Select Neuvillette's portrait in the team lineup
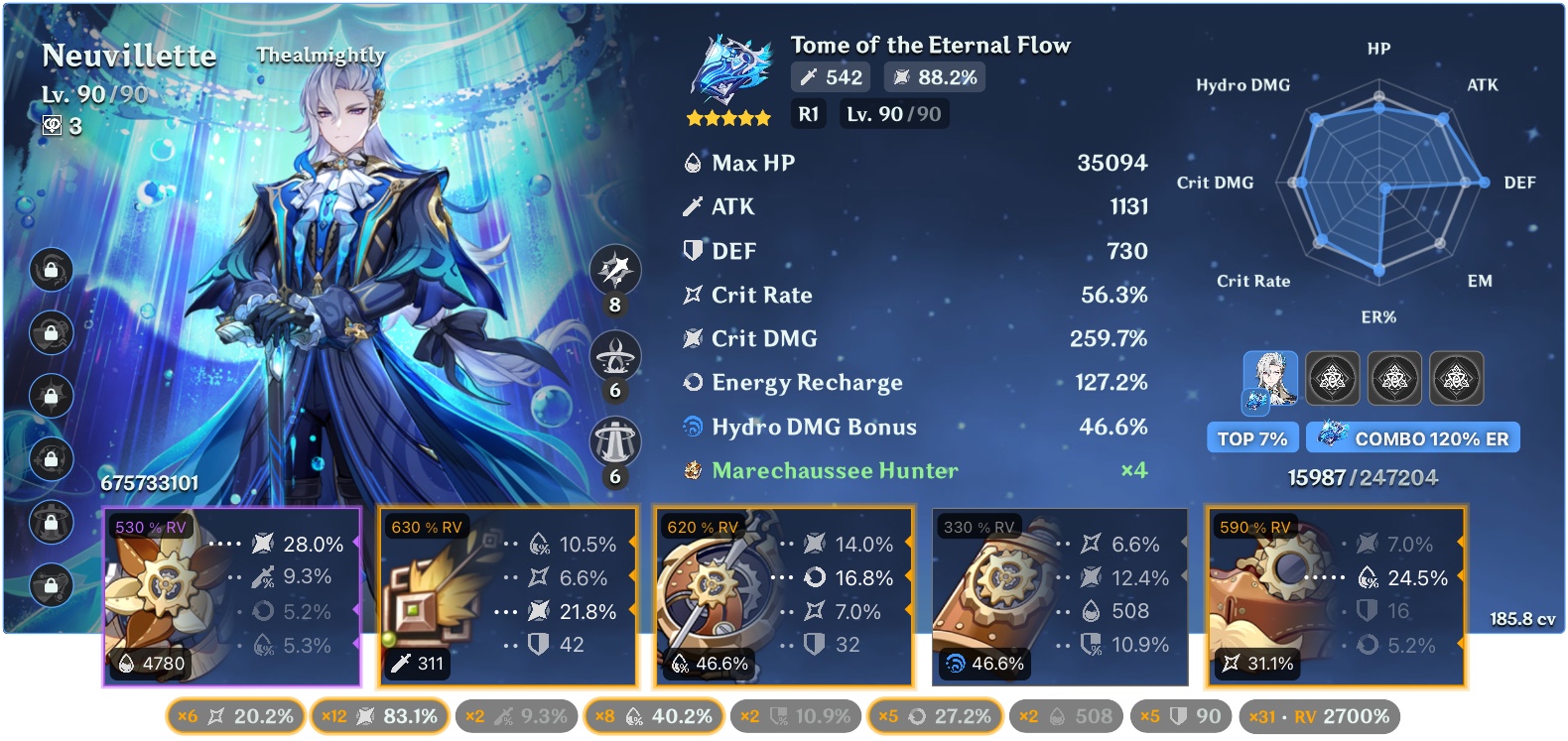Image resolution: width=1568 pixels, height=741 pixels. [x=1271, y=378]
